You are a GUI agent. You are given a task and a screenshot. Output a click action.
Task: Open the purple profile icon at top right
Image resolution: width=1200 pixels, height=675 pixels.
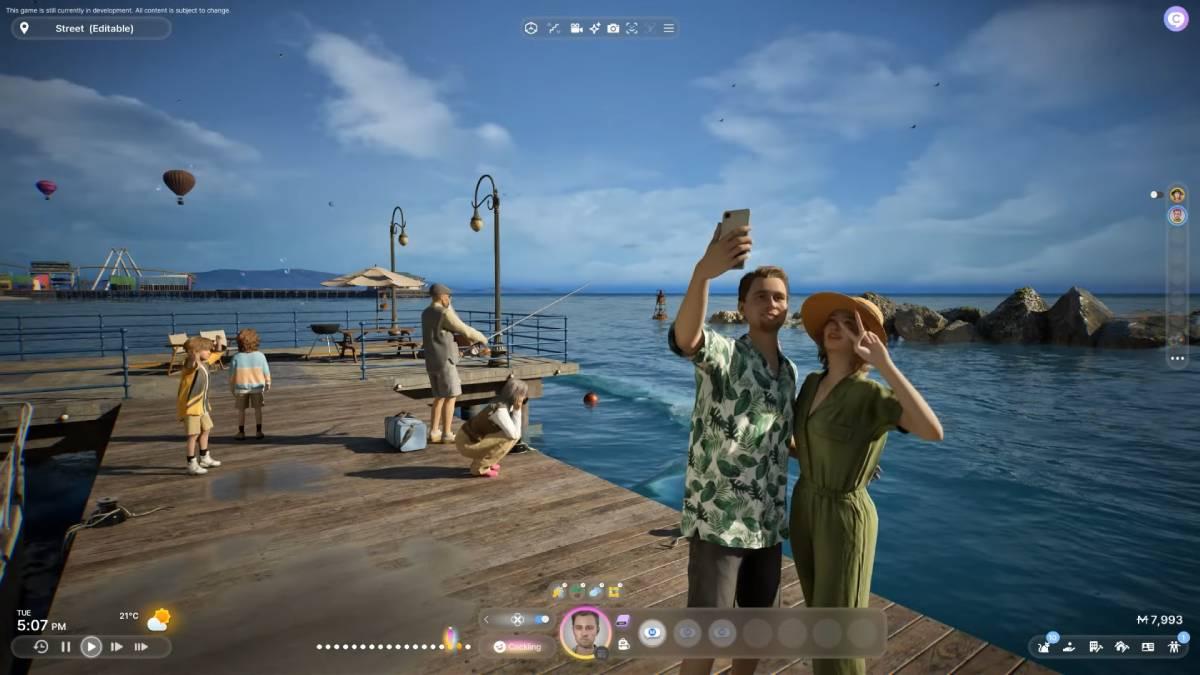(1175, 19)
